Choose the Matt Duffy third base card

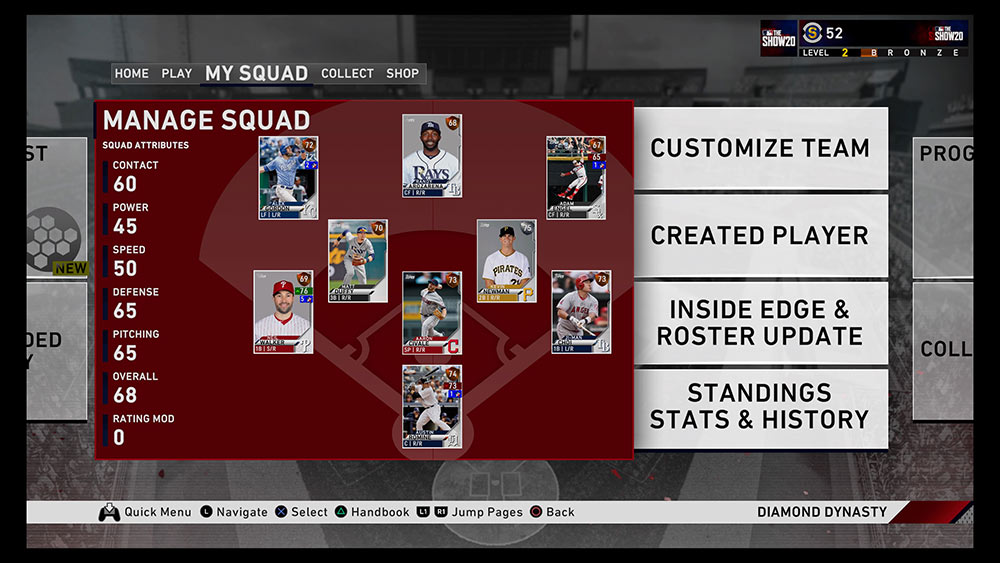(x=358, y=261)
